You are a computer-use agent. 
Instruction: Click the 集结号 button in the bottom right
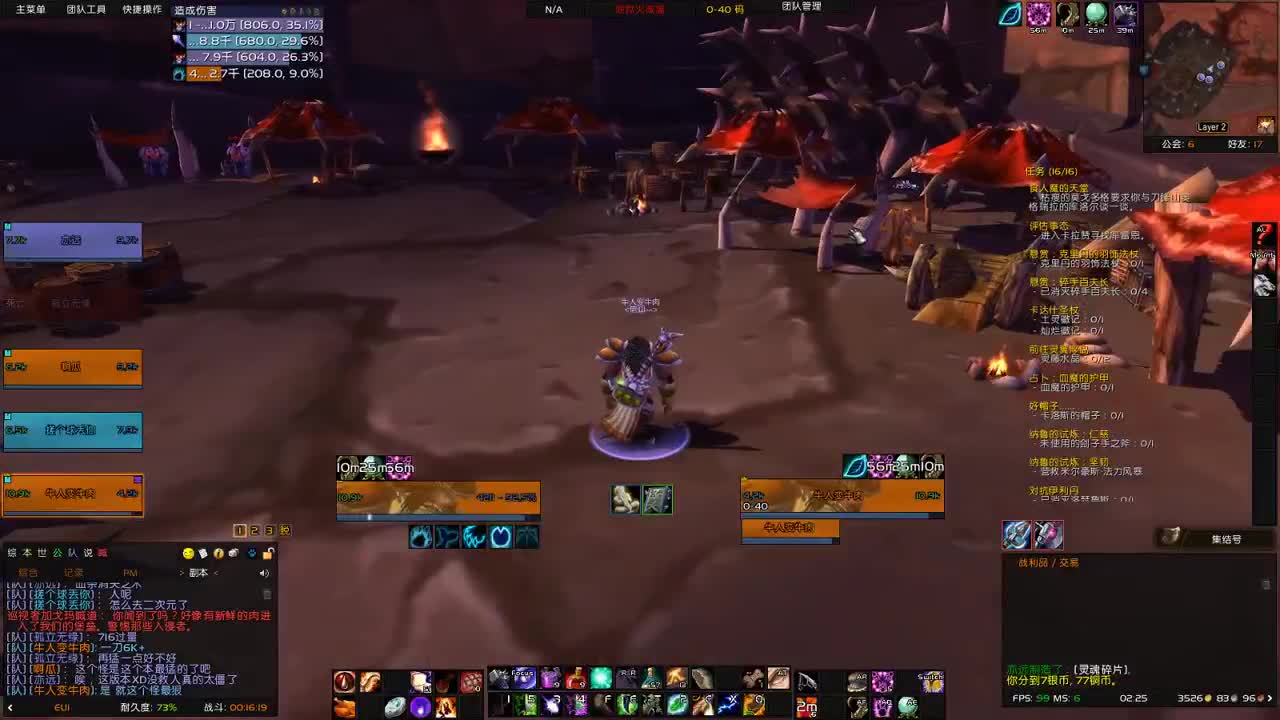coord(1224,539)
